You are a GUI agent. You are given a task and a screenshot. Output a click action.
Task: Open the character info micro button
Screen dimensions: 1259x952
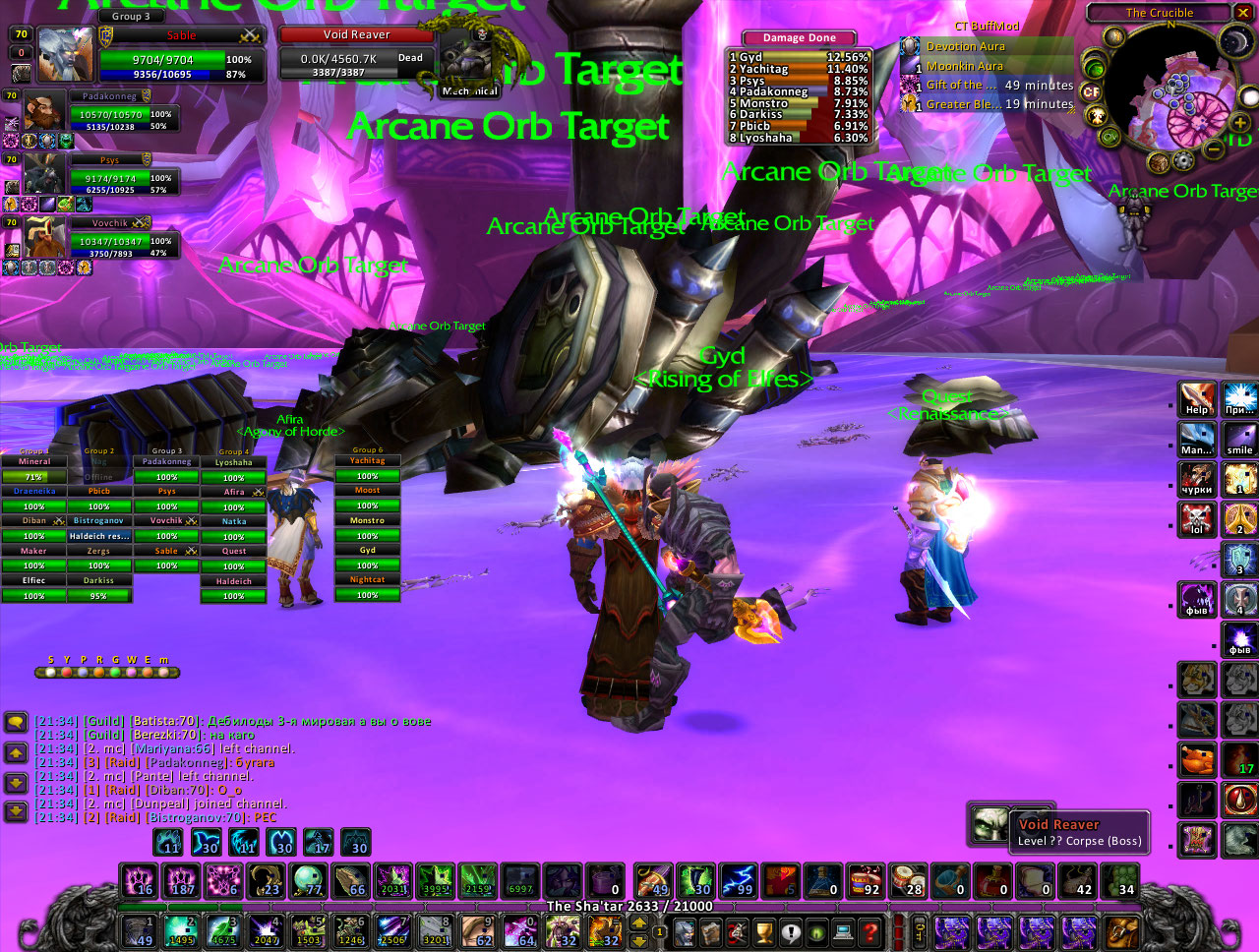(685, 930)
